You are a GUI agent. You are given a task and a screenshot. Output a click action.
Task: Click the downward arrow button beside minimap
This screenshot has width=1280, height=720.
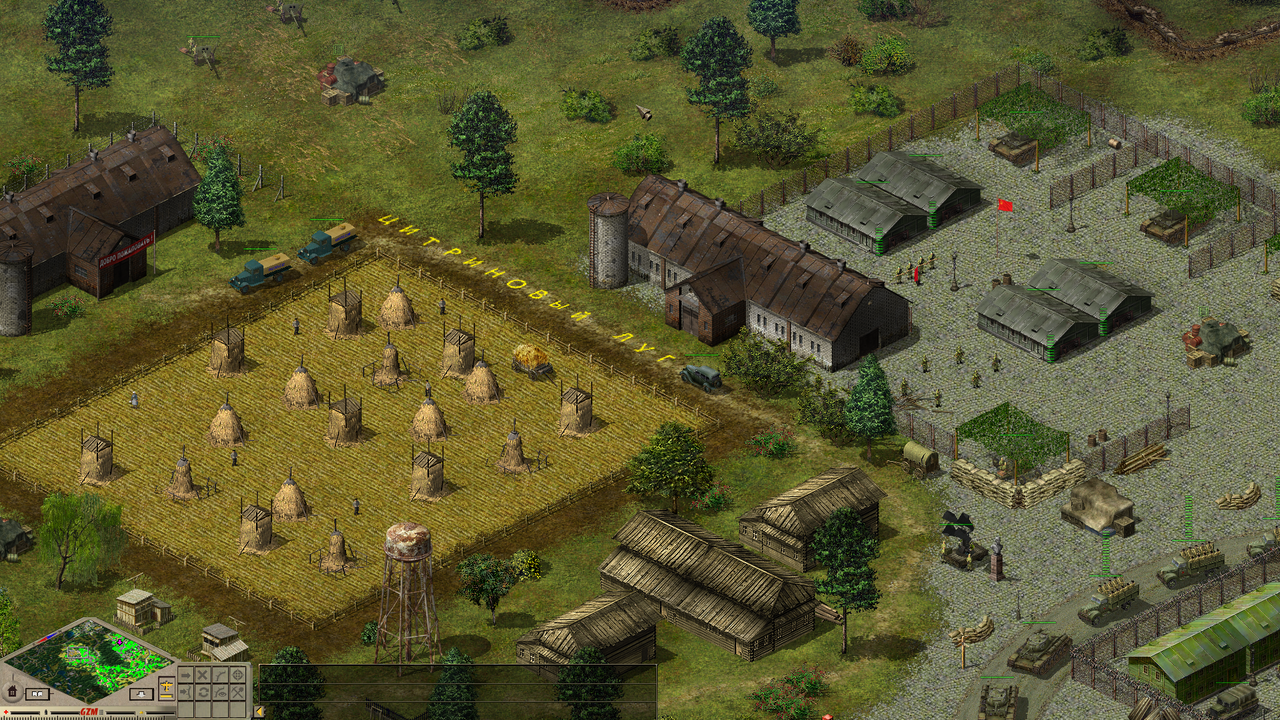point(141,694)
